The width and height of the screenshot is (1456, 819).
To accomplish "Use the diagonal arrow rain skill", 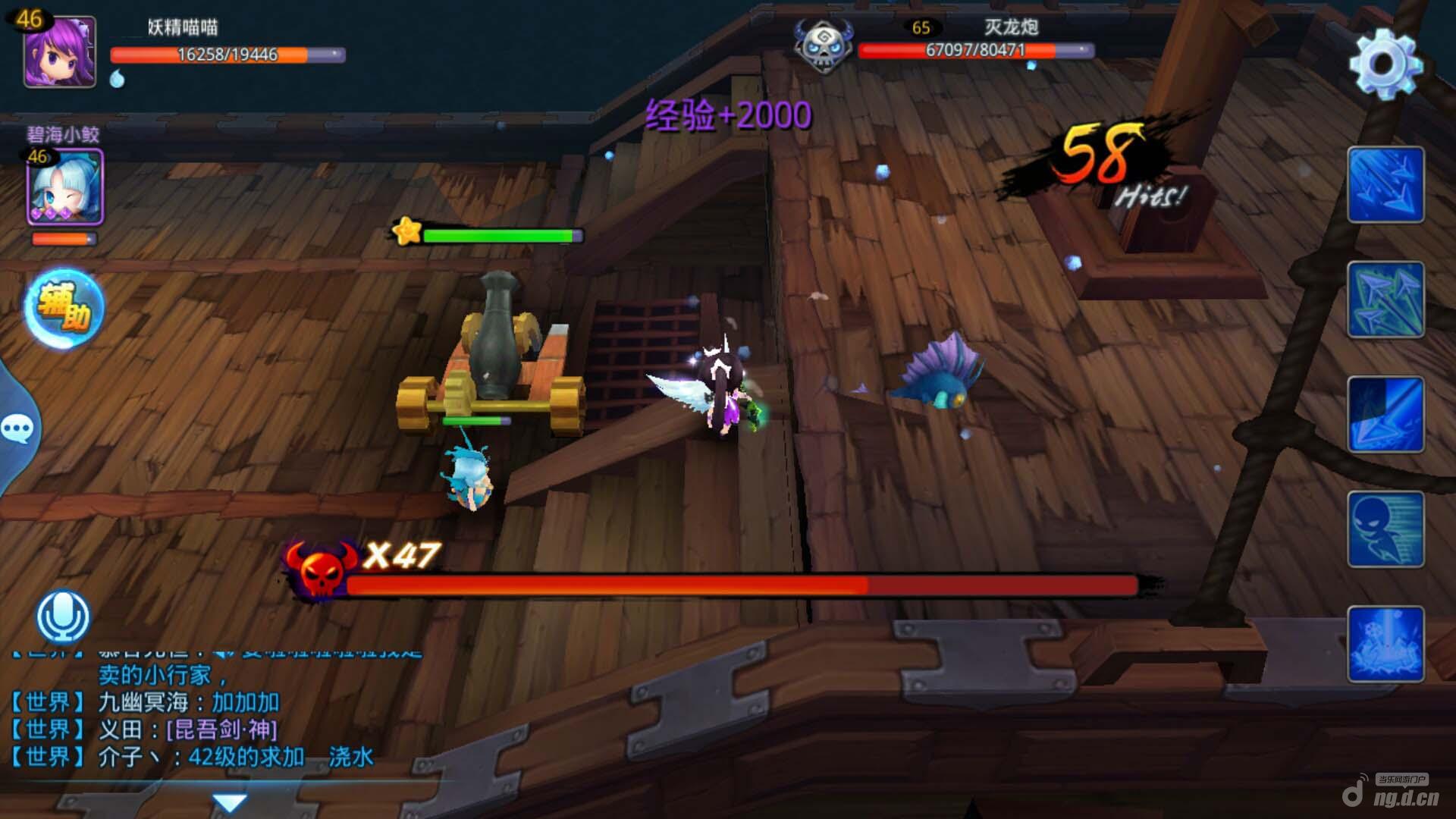I will [1385, 184].
